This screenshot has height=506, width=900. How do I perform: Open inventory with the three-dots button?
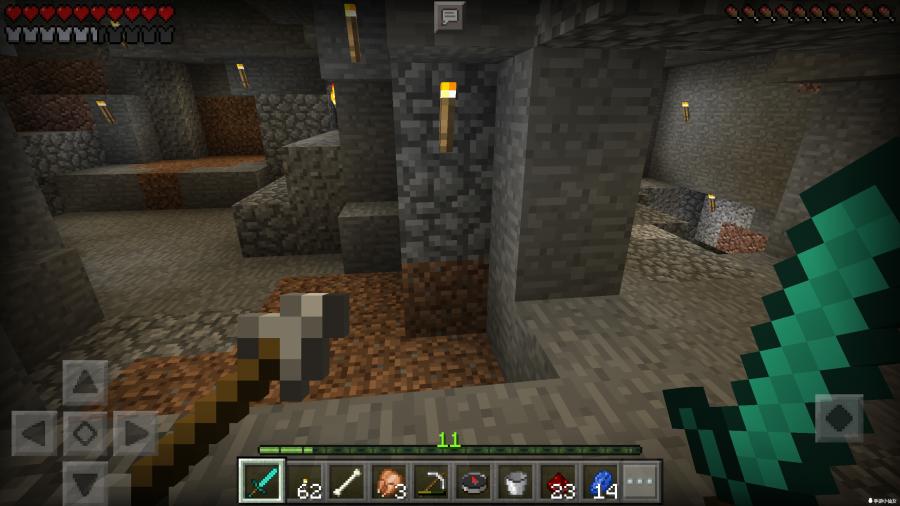tap(641, 481)
